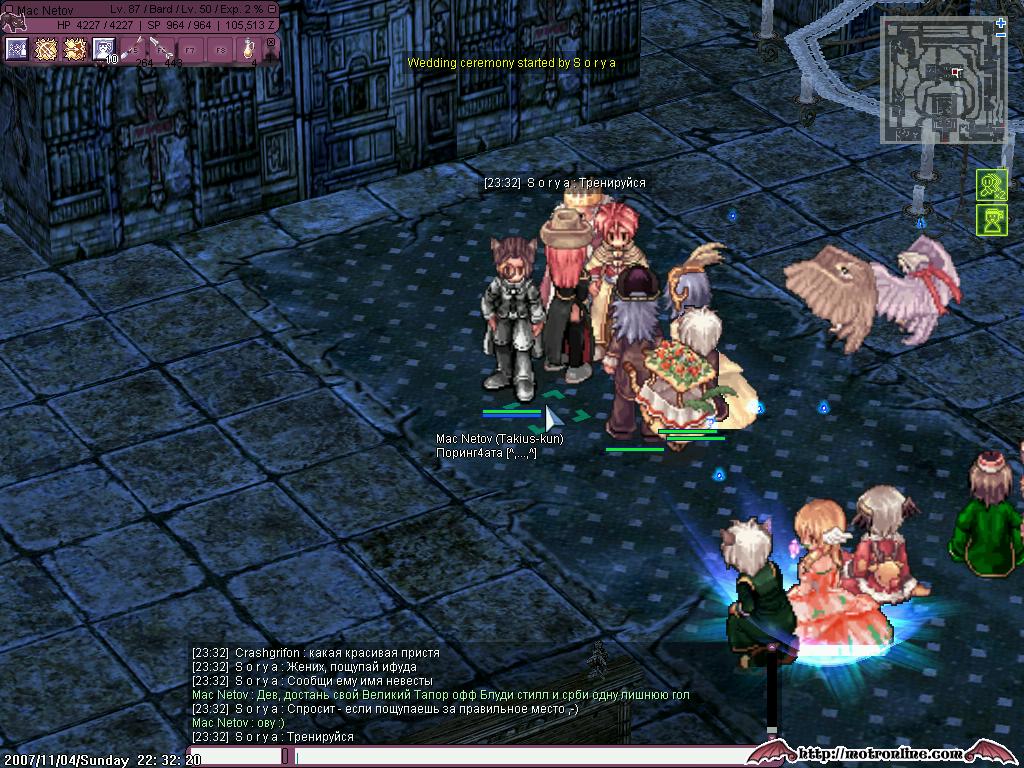Screen dimensions: 1024x768
Task: Open the motronline.com watermark link
Action: [882, 753]
